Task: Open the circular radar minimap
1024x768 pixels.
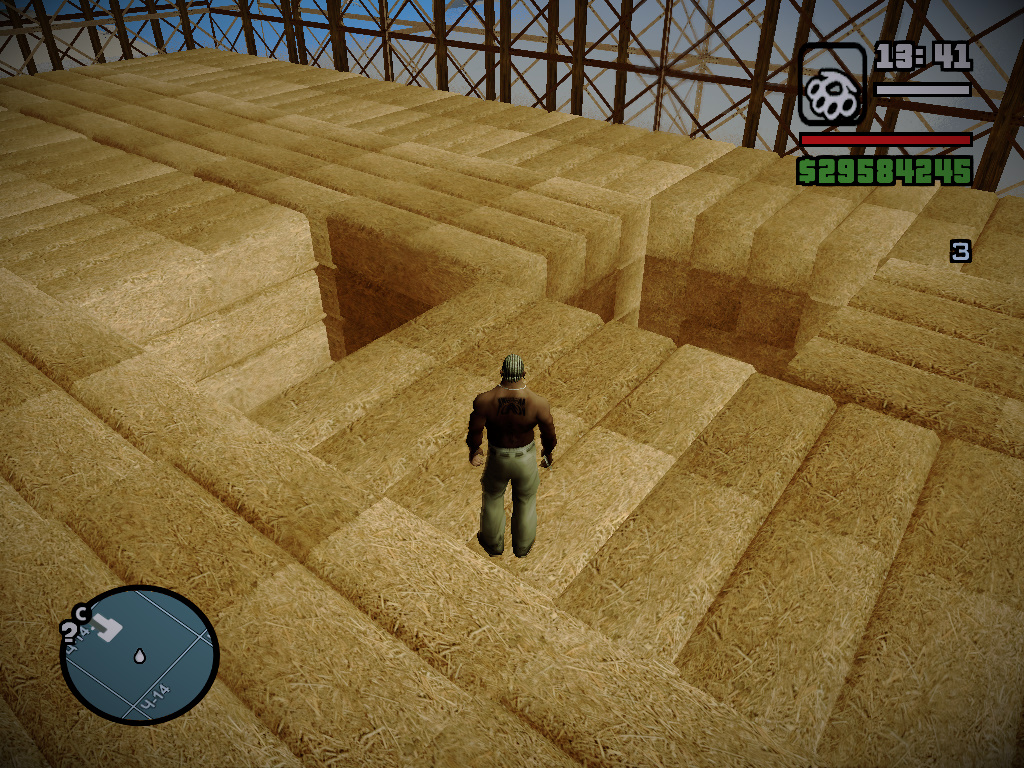Action: tap(139, 655)
